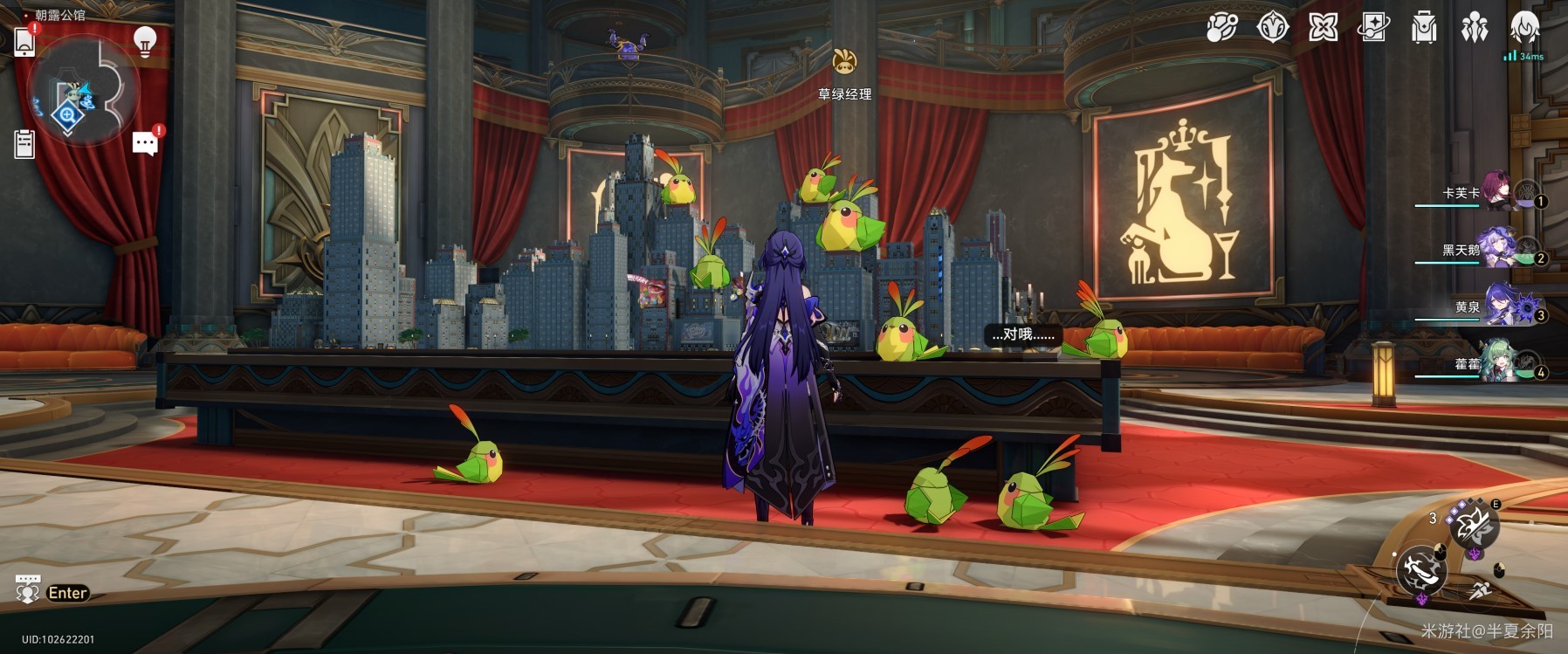The height and width of the screenshot is (654, 1568).
Task: Toggle the sprint running-figure icon
Action: click(x=1482, y=589)
